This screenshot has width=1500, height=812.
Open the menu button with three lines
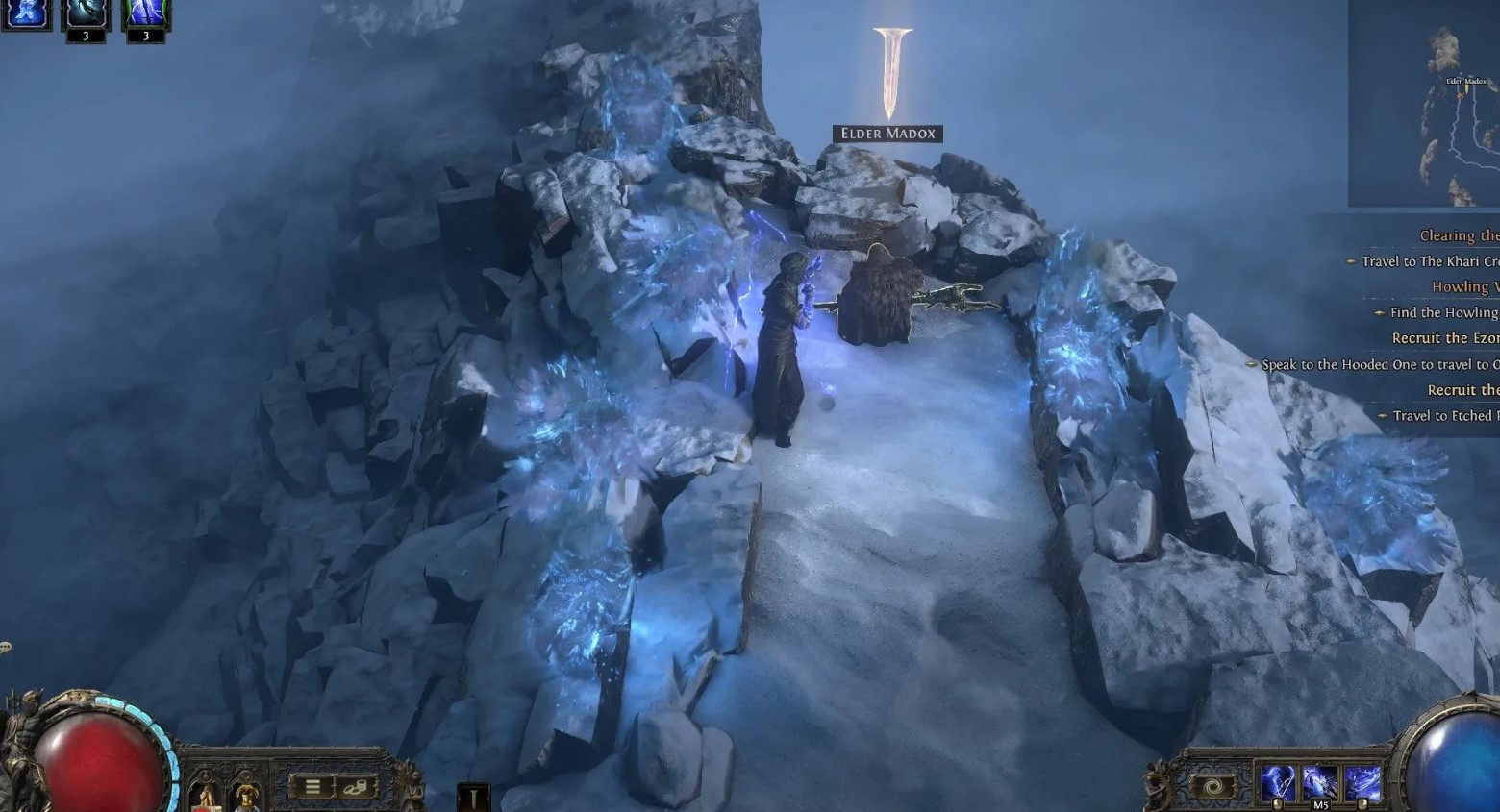[312, 787]
